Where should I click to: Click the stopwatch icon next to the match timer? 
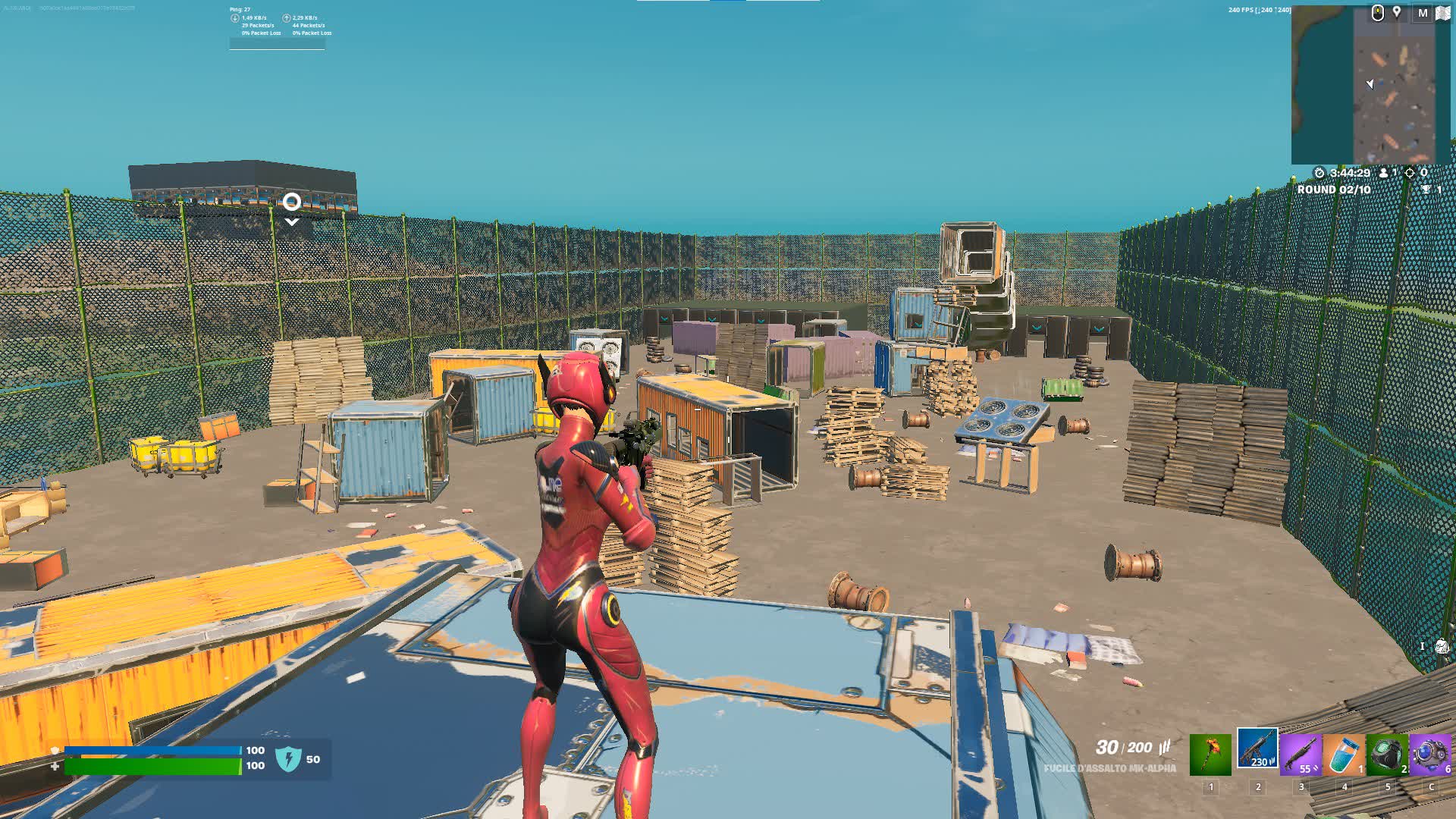tap(1319, 172)
